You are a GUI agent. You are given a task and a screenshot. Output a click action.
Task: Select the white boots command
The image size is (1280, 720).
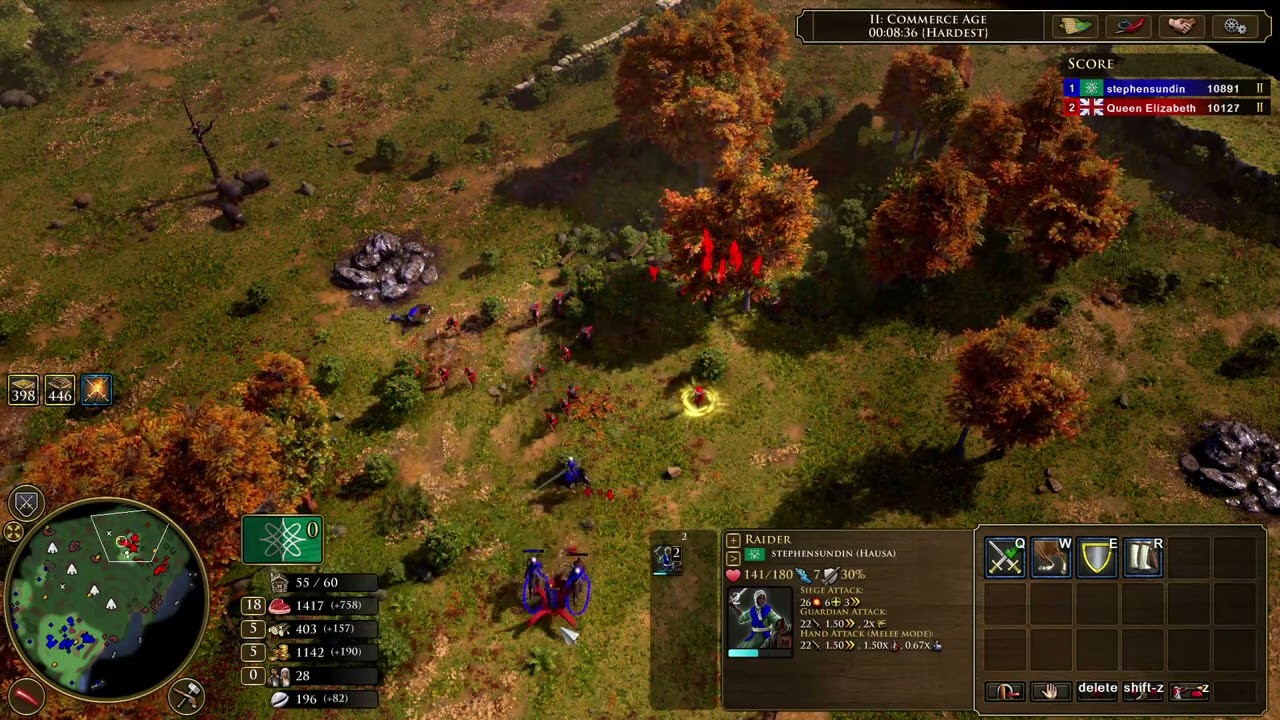1143,558
